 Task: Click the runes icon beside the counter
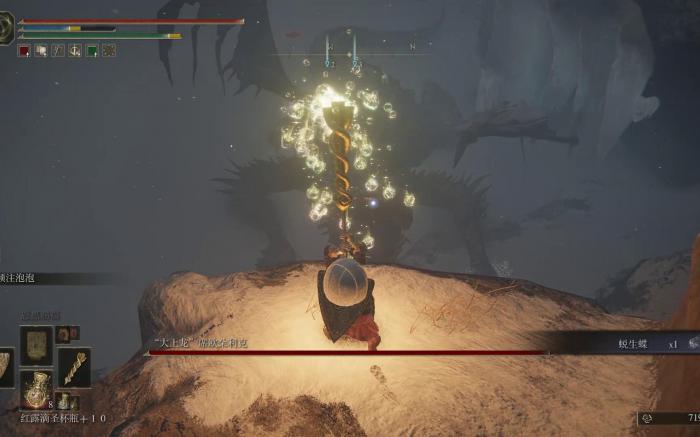647,418
